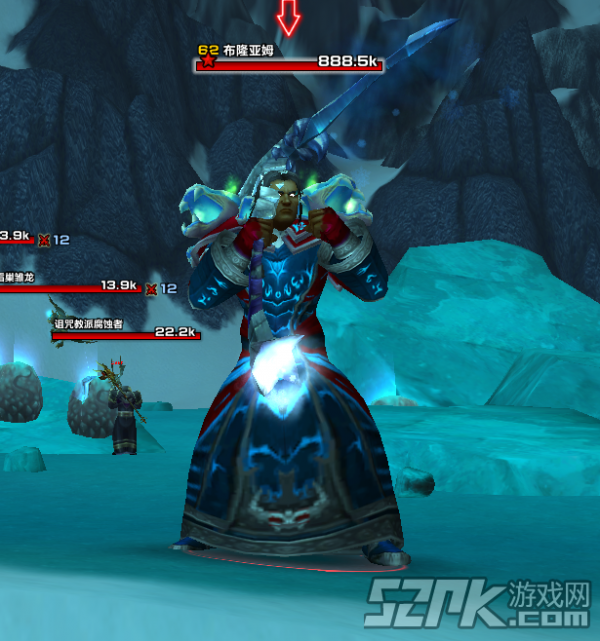The image size is (600, 641).
Task: Select the 诅咒教派腐蚀者 nameplate
Action: pyautogui.click(x=126, y=334)
